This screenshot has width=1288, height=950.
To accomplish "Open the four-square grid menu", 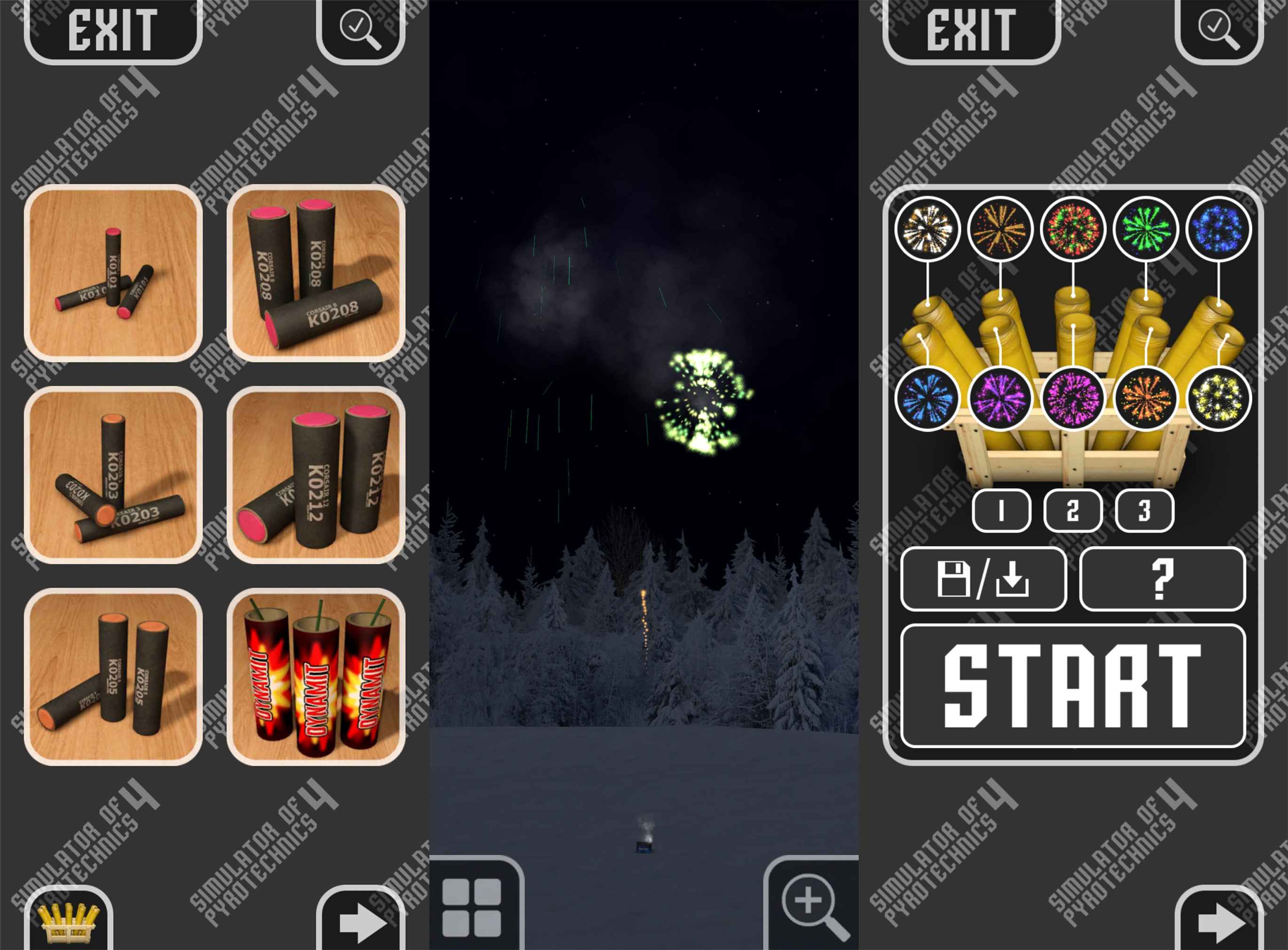I will point(472,907).
